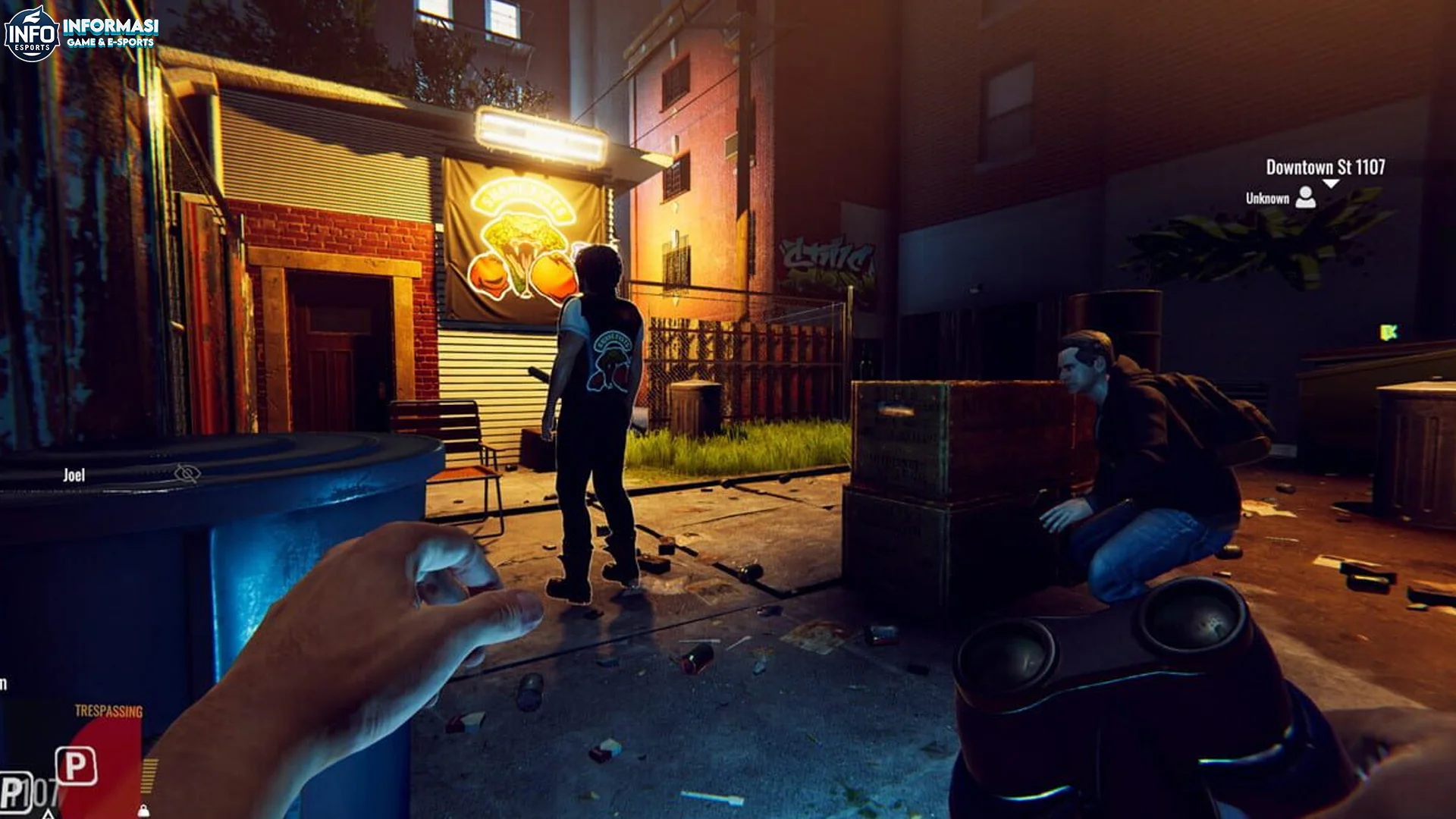
Task: Open the Unknown resident details expander
Action: tap(1306, 198)
